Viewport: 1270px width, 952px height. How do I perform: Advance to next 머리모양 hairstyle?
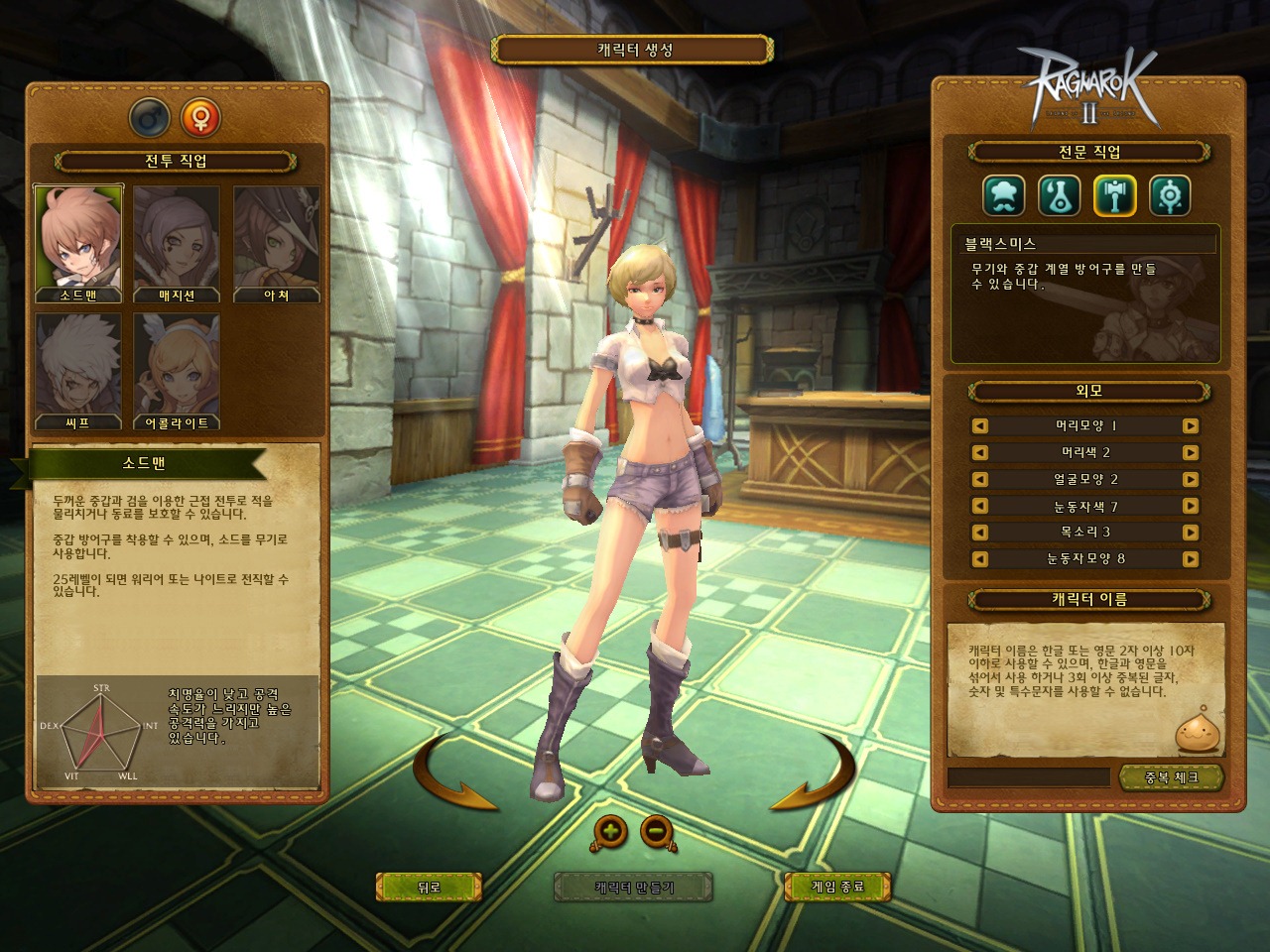(1191, 426)
